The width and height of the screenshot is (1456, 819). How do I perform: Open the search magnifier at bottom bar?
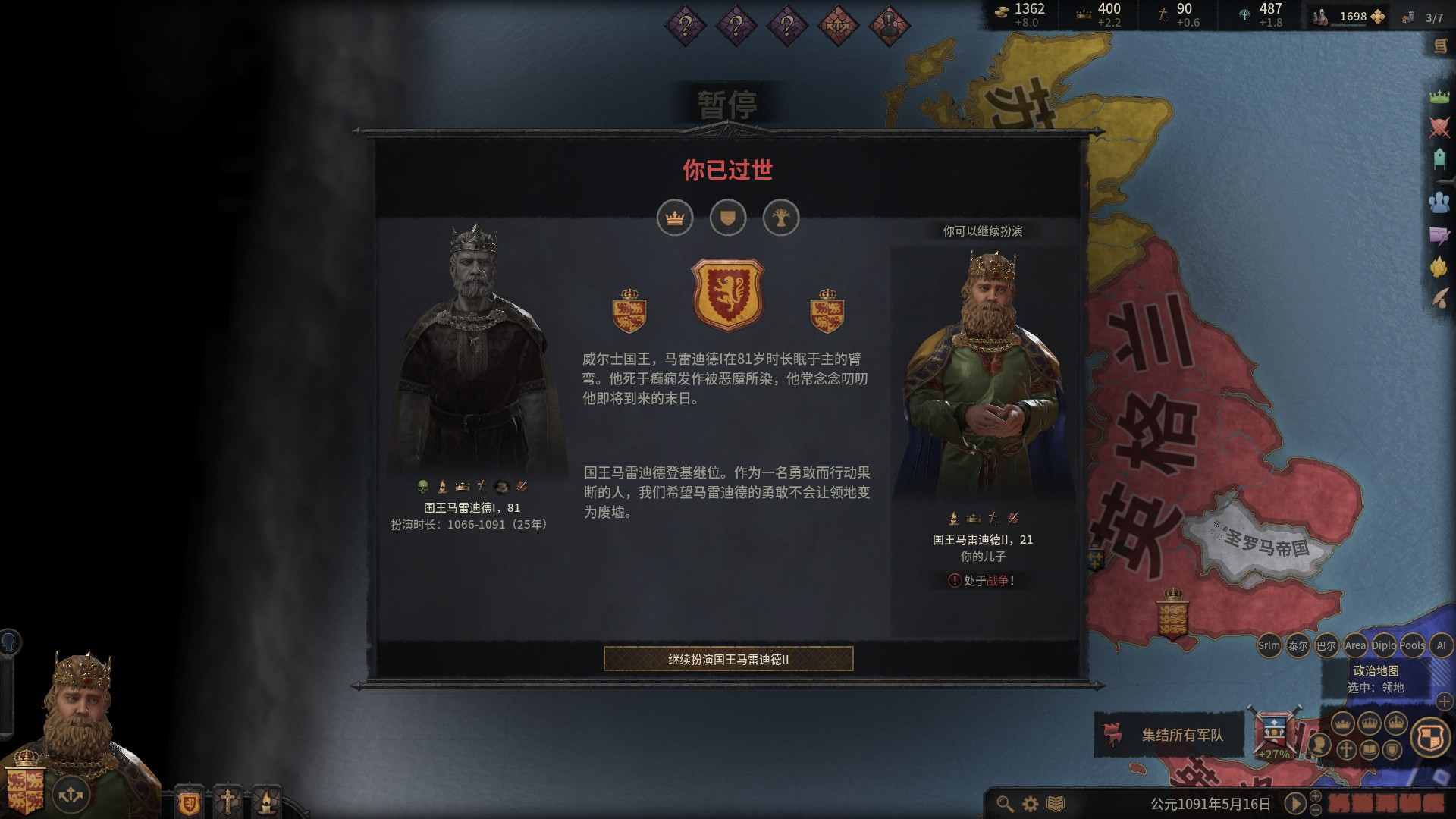(1005, 803)
